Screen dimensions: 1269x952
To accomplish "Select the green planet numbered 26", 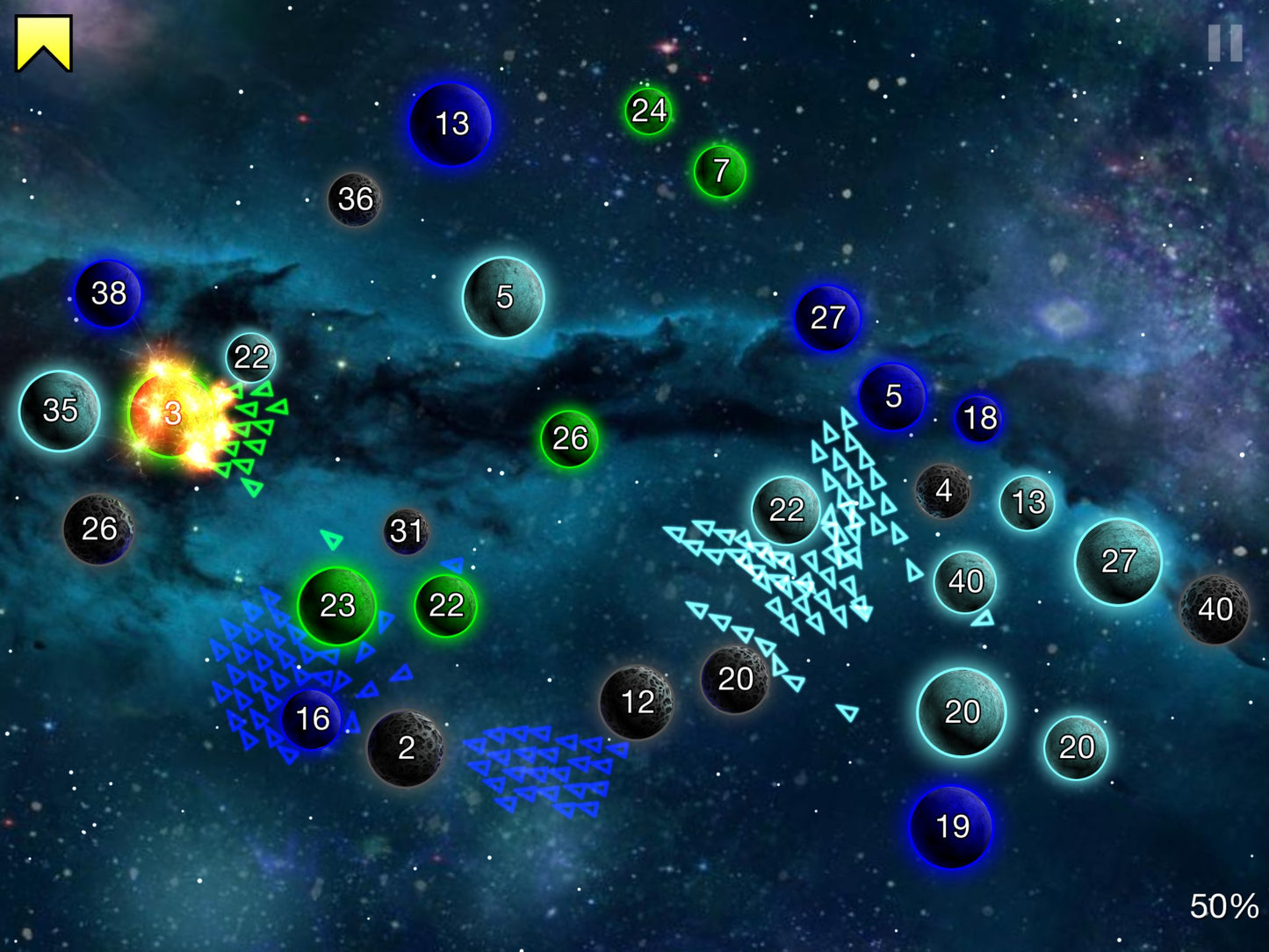I will coord(569,438).
